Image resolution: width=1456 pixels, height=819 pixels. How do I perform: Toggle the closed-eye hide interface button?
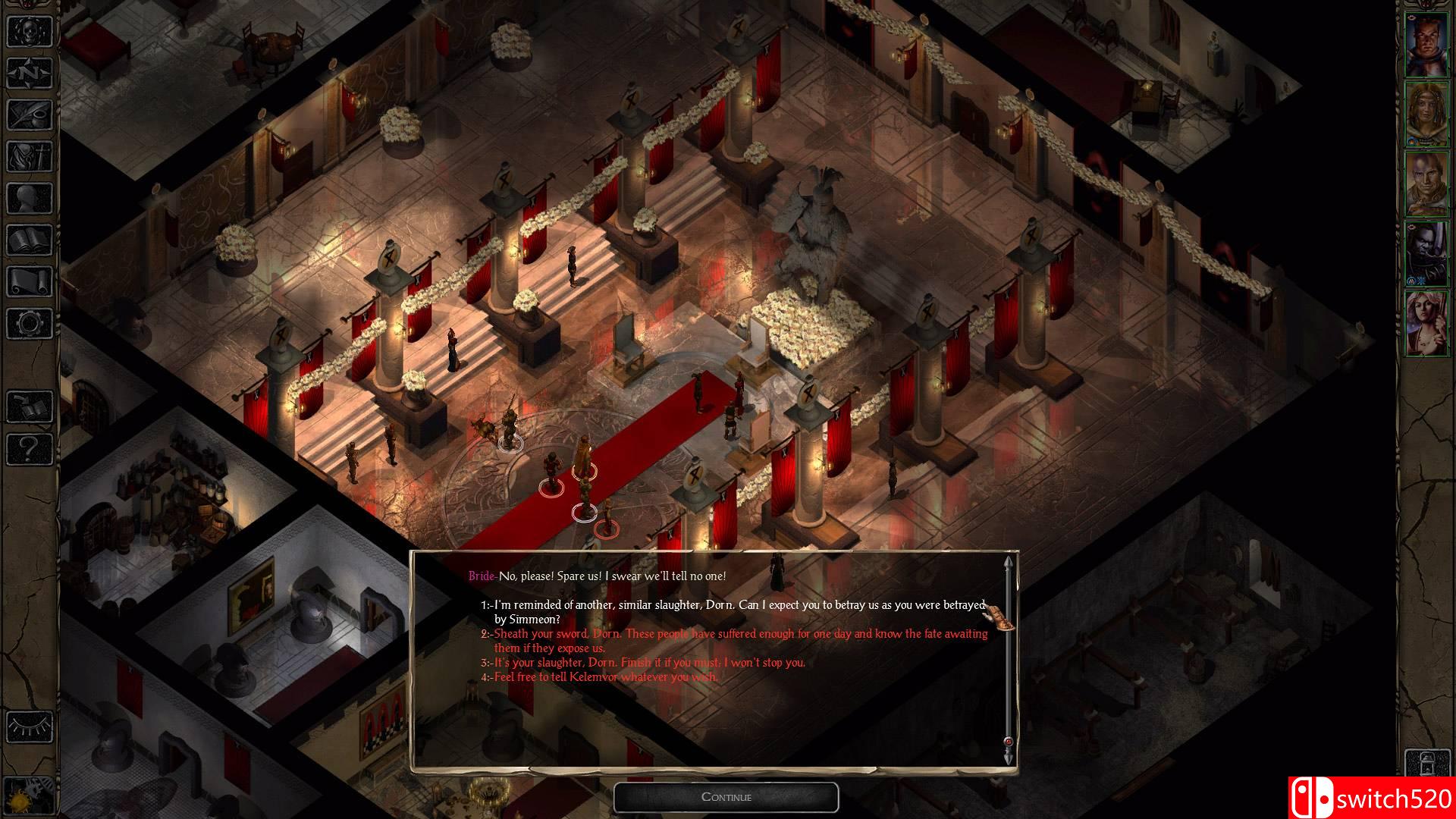30,726
